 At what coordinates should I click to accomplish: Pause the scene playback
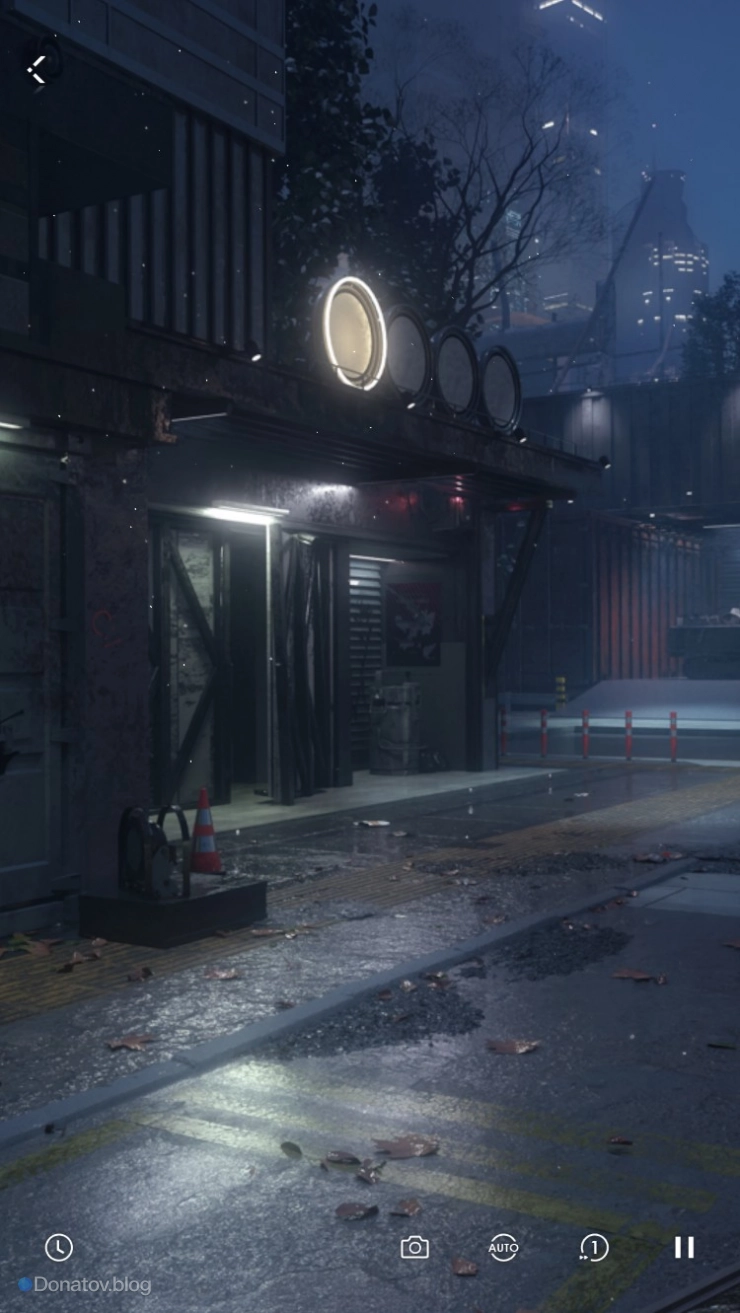(x=684, y=1247)
